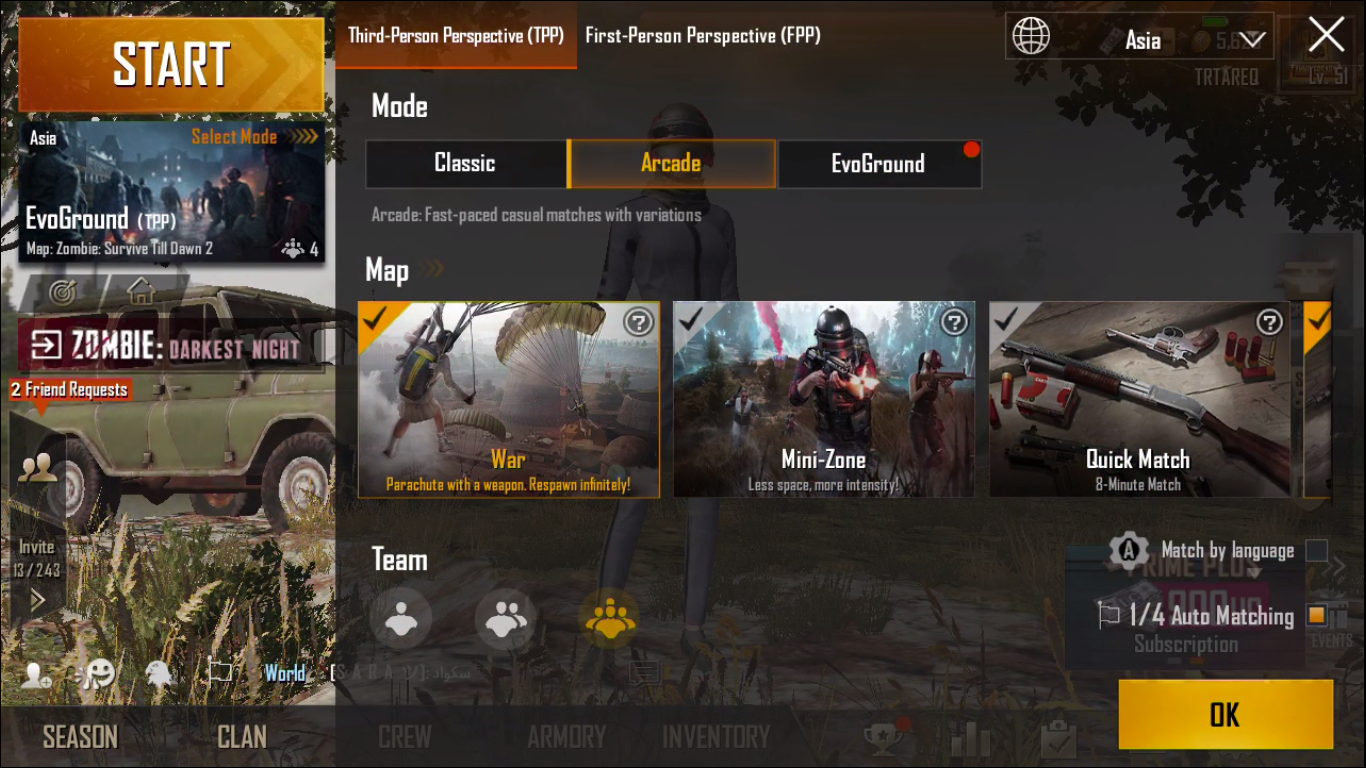This screenshot has height=768, width=1366.
Task: Click the globe server region icon
Action: pos(1031,36)
